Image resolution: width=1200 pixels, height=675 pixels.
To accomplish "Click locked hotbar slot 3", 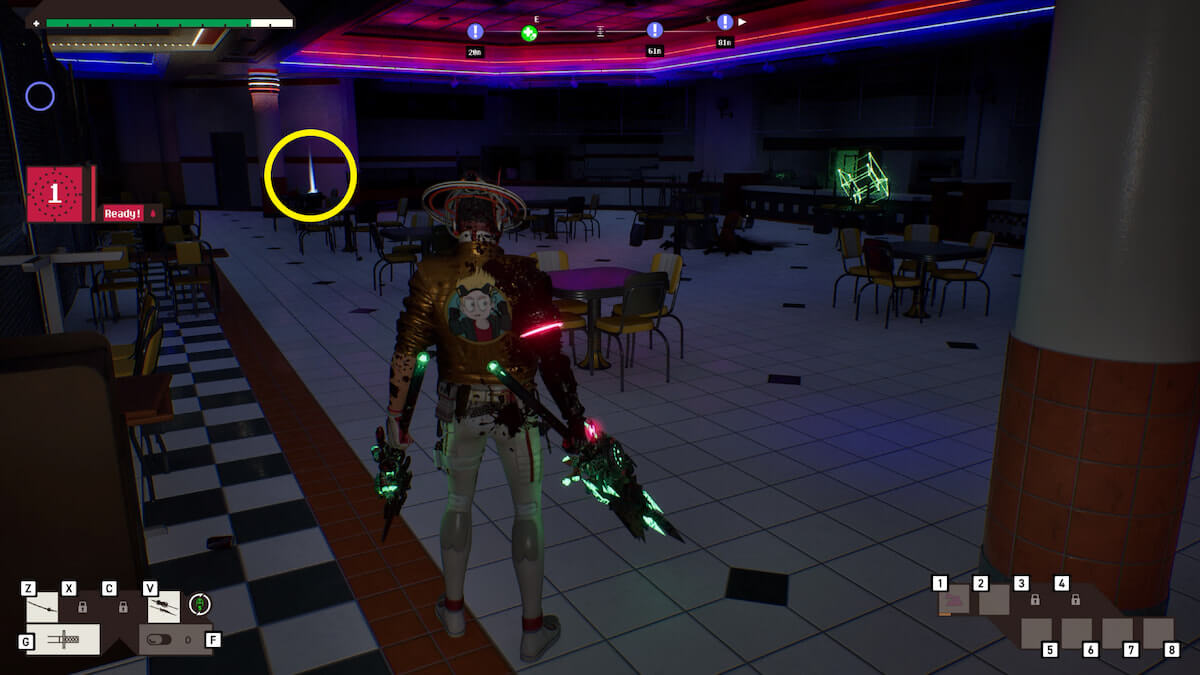I will [1035, 600].
